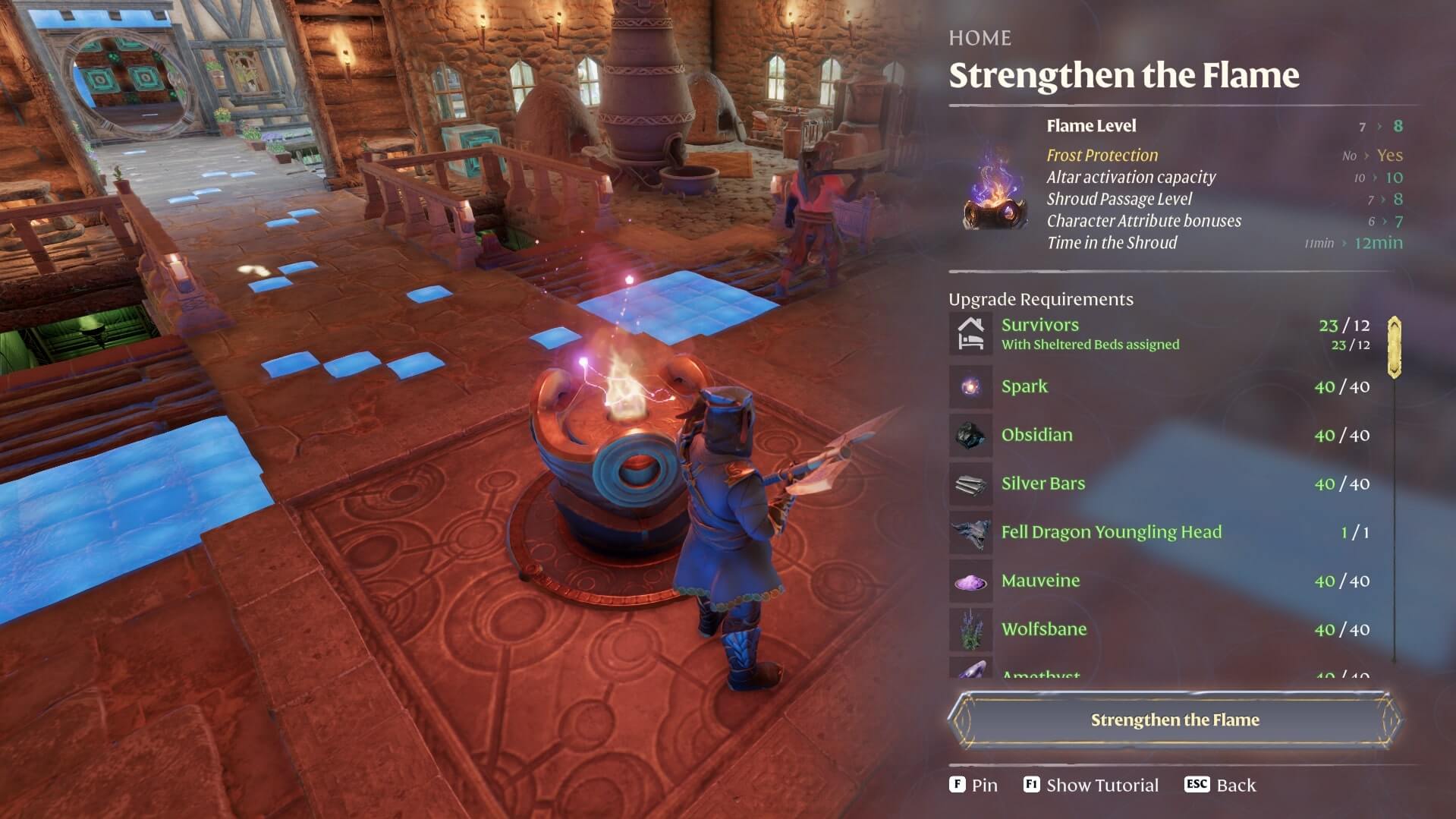Click the Strengthen the Flame button

coord(1174,720)
